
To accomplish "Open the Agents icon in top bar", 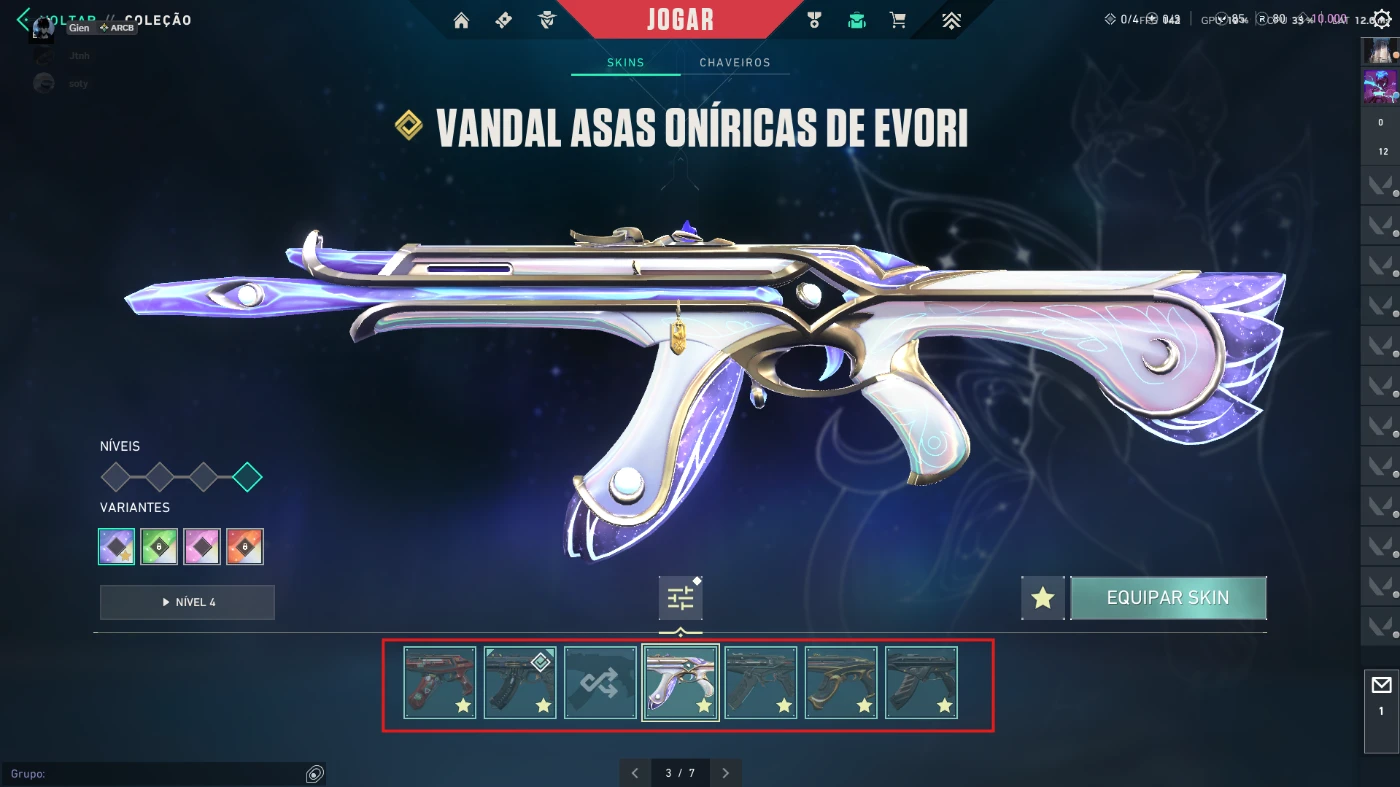I will click(547, 20).
